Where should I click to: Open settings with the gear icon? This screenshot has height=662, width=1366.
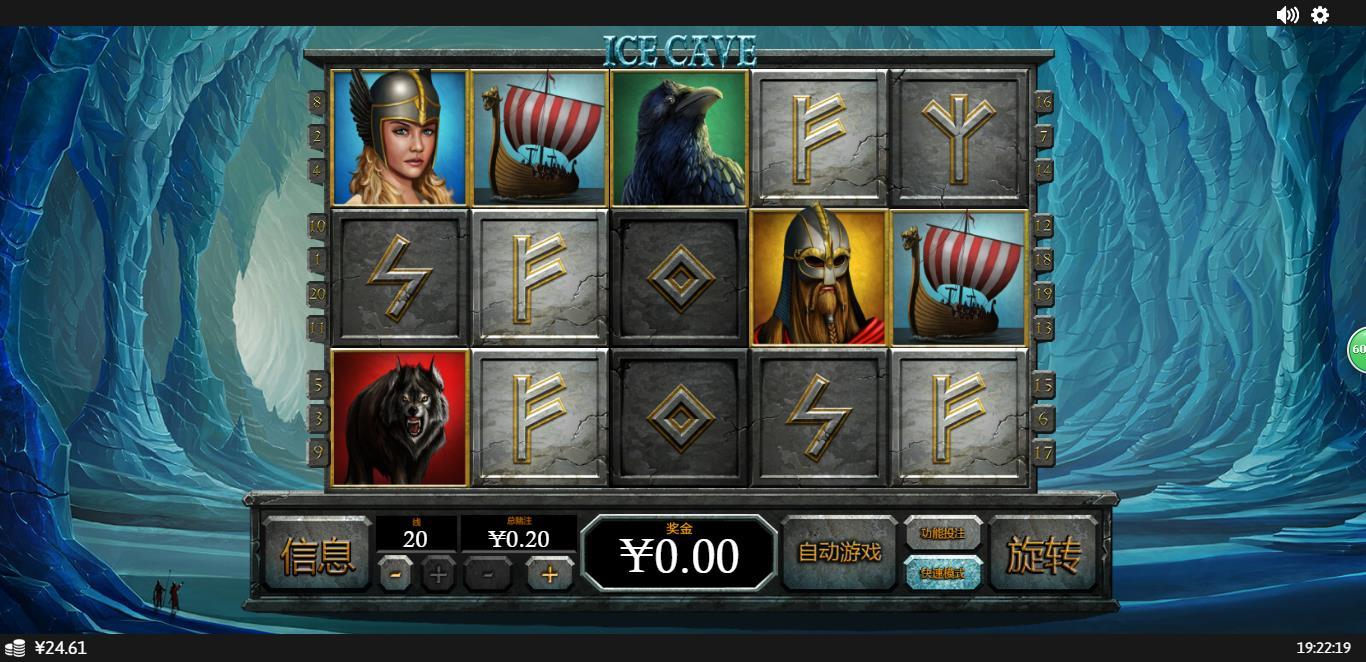tap(1320, 15)
